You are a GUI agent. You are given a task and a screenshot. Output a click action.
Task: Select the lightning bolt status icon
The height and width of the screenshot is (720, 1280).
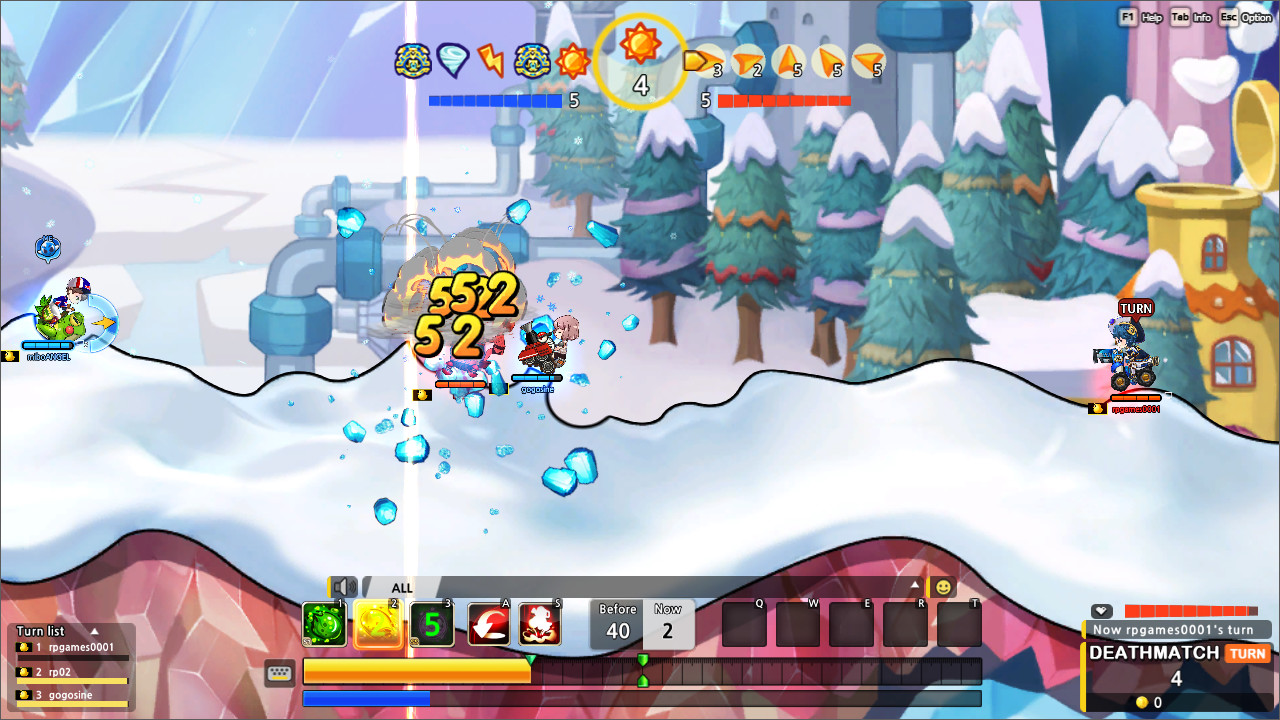tap(490, 59)
